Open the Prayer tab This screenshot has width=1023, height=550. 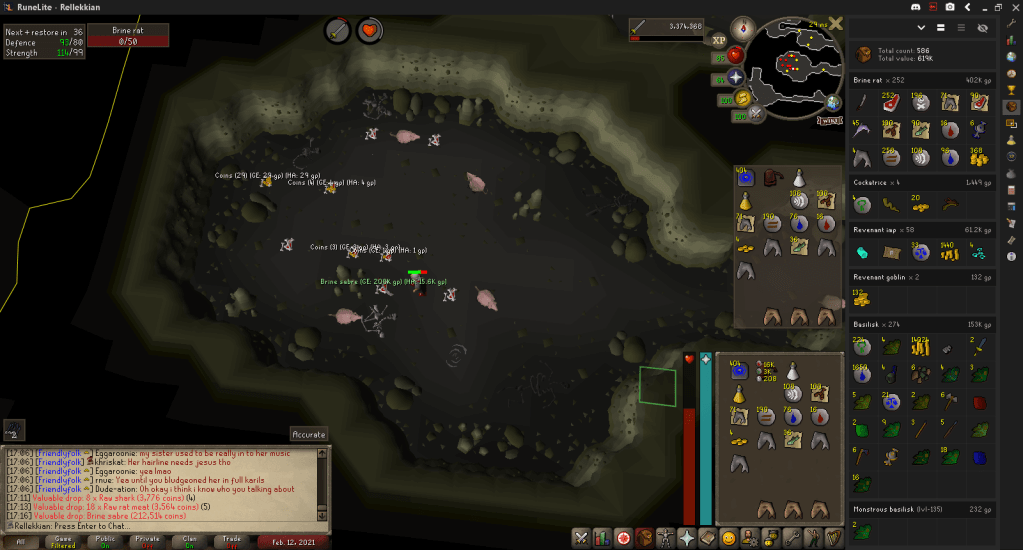click(686, 537)
